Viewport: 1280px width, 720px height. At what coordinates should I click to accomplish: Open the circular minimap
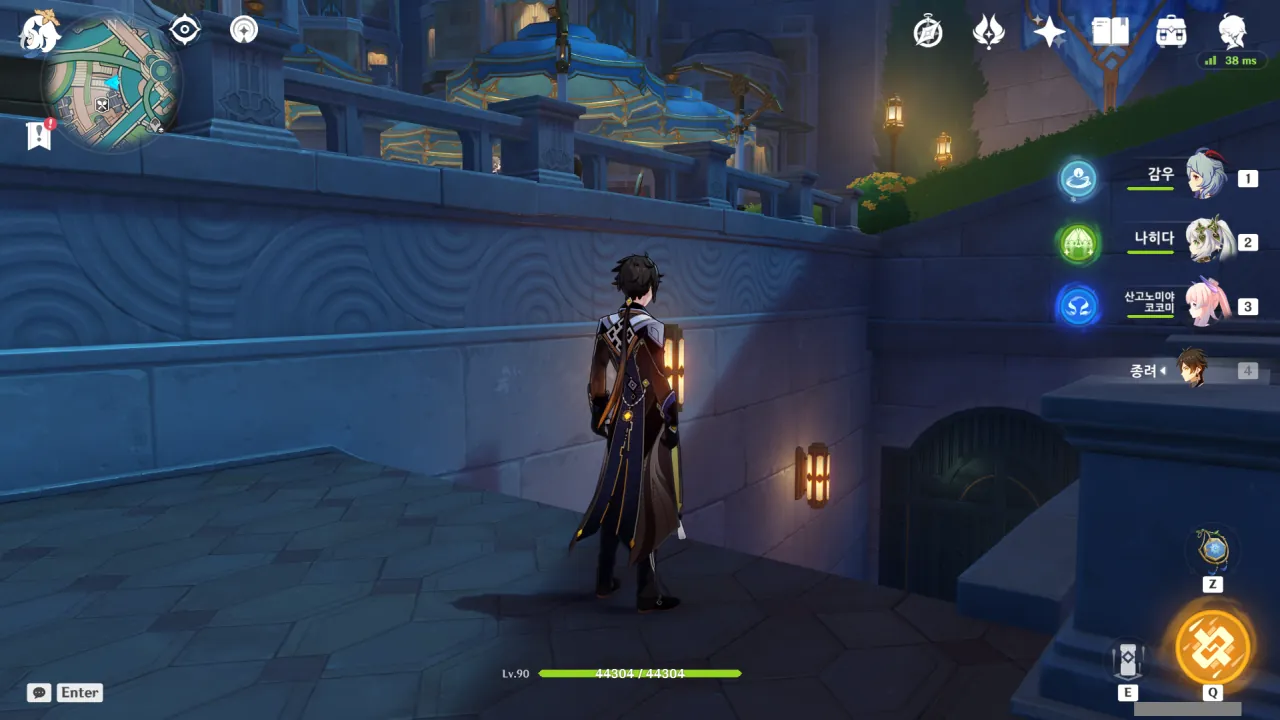[109, 85]
